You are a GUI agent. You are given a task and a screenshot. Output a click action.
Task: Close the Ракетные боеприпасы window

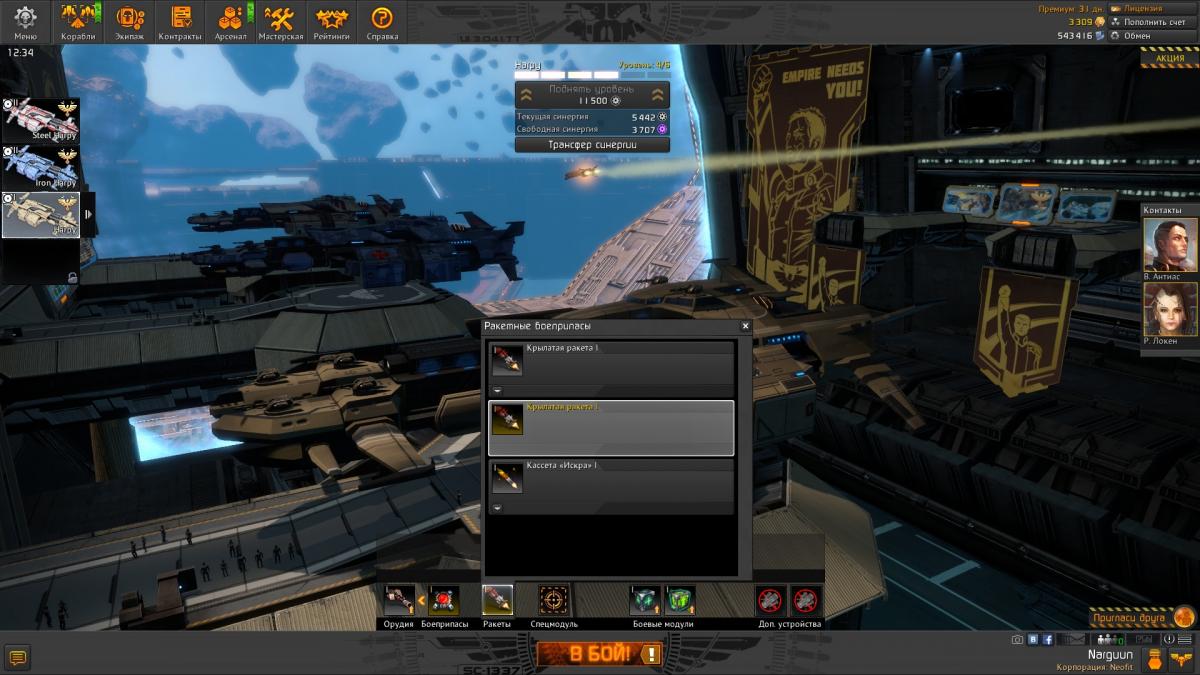pyautogui.click(x=745, y=326)
